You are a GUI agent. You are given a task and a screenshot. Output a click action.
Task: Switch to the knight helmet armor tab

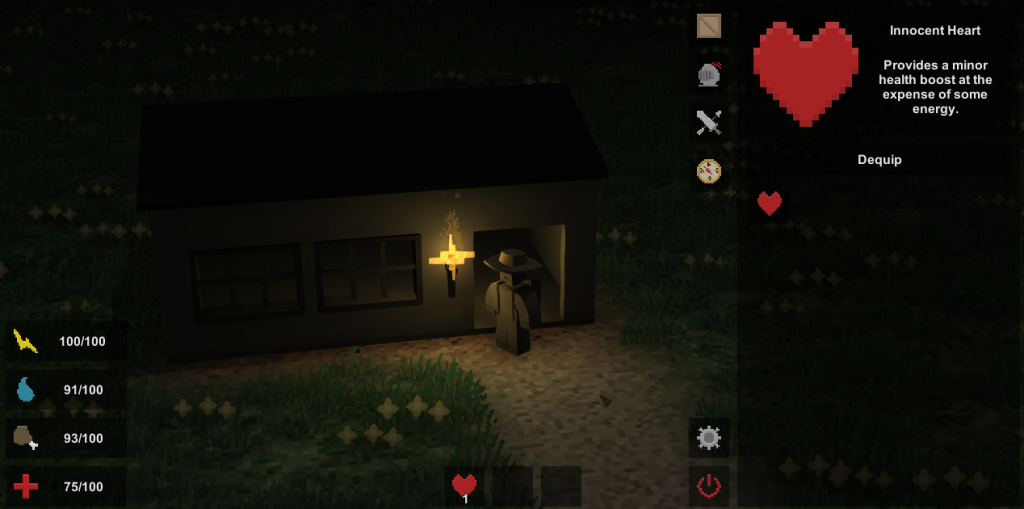pyautogui.click(x=709, y=74)
